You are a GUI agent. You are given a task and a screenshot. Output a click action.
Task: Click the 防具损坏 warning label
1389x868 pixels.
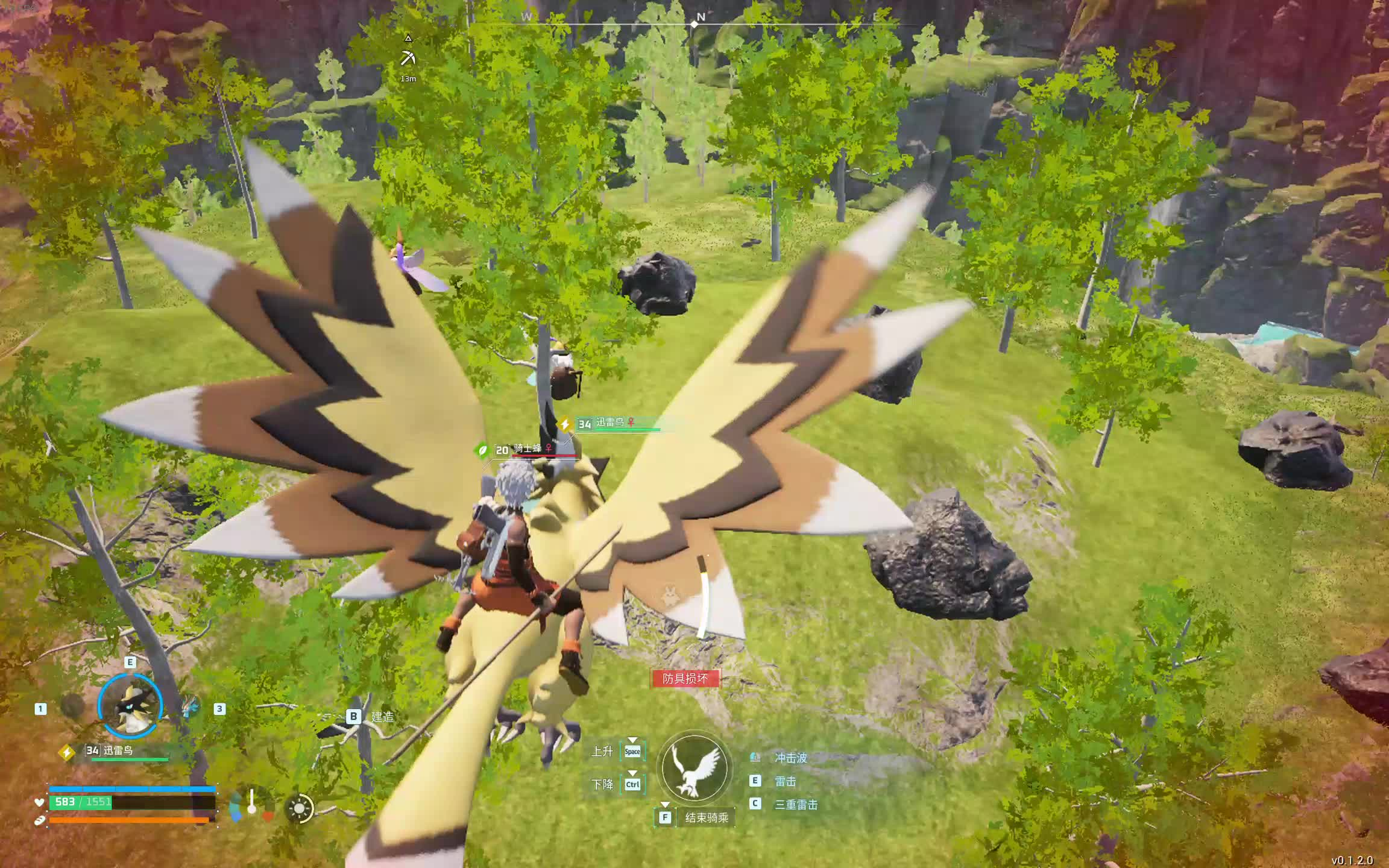685,678
